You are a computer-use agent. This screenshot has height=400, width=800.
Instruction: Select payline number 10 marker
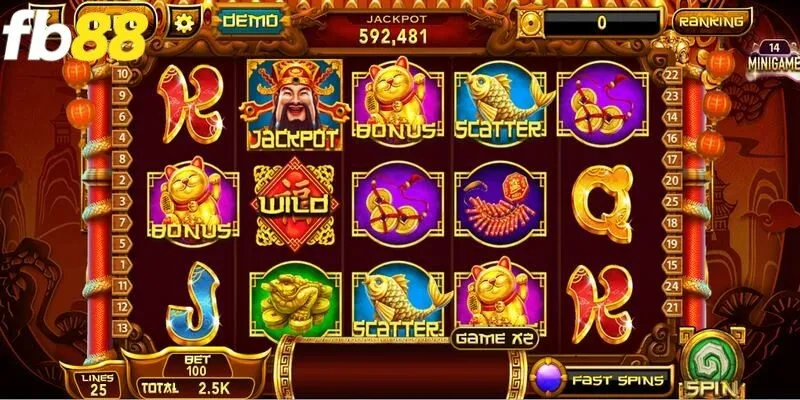coord(122,73)
